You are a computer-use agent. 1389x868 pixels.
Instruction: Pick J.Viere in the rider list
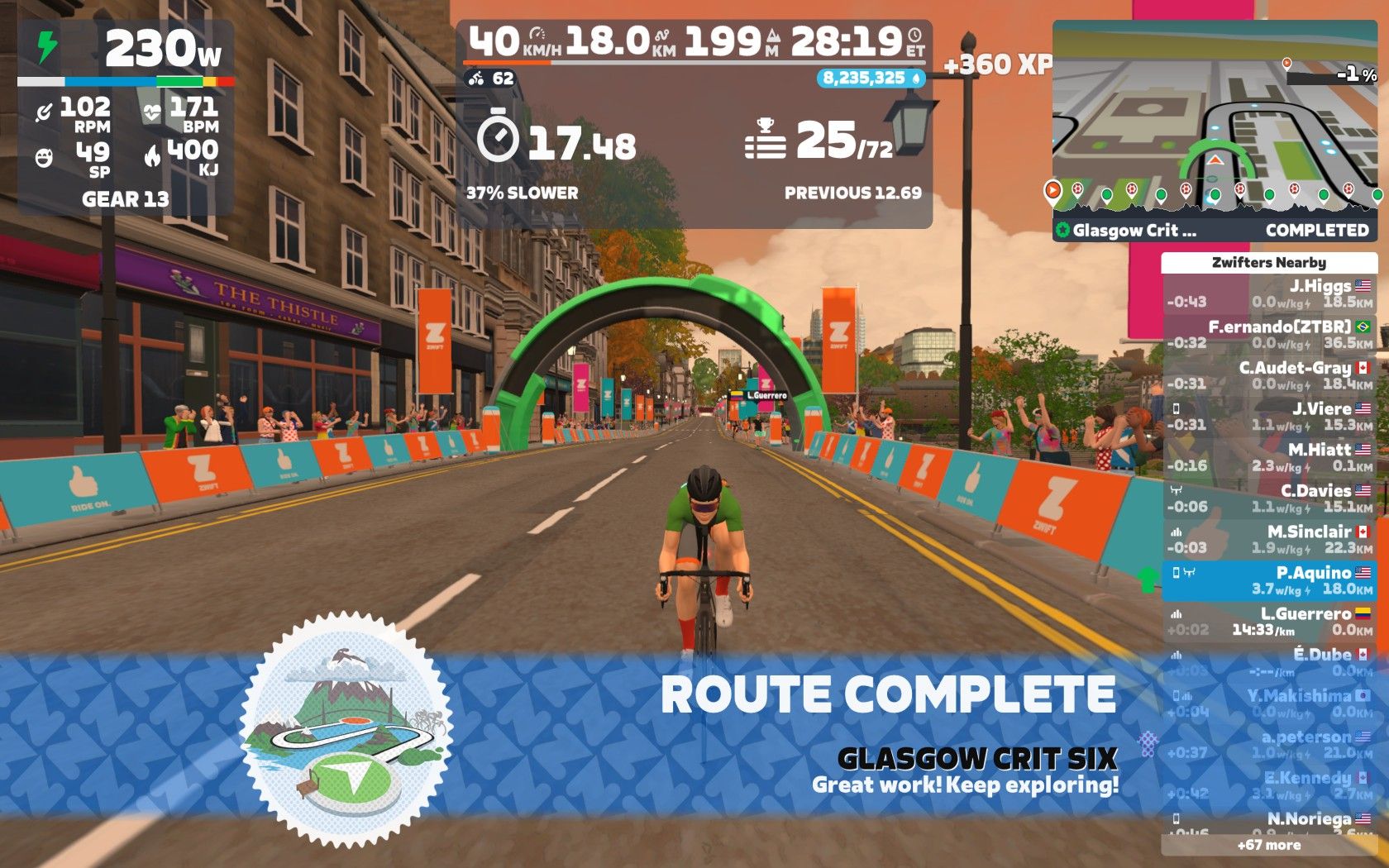tap(1268, 417)
